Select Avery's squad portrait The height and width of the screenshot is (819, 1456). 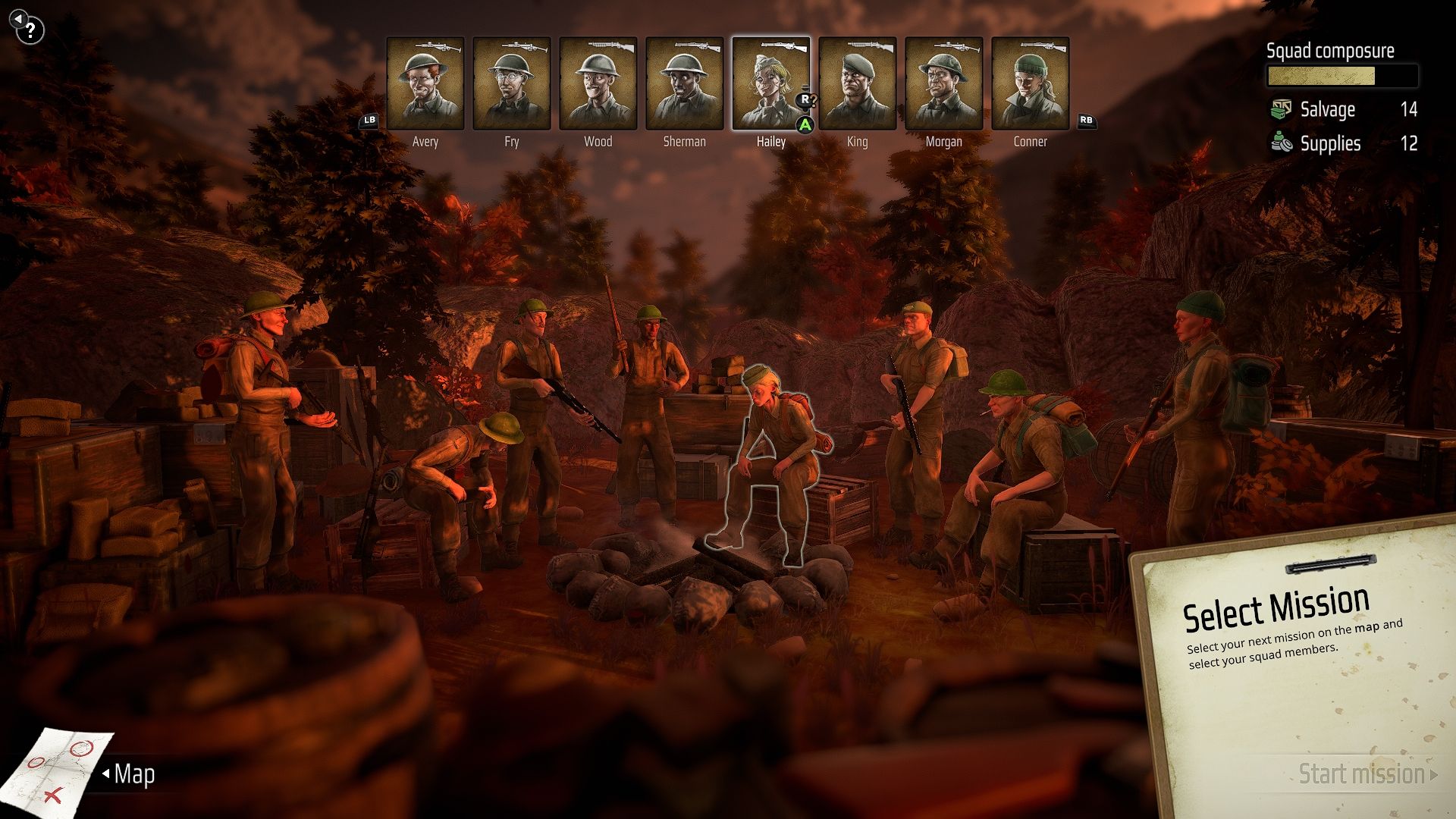[x=425, y=83]
